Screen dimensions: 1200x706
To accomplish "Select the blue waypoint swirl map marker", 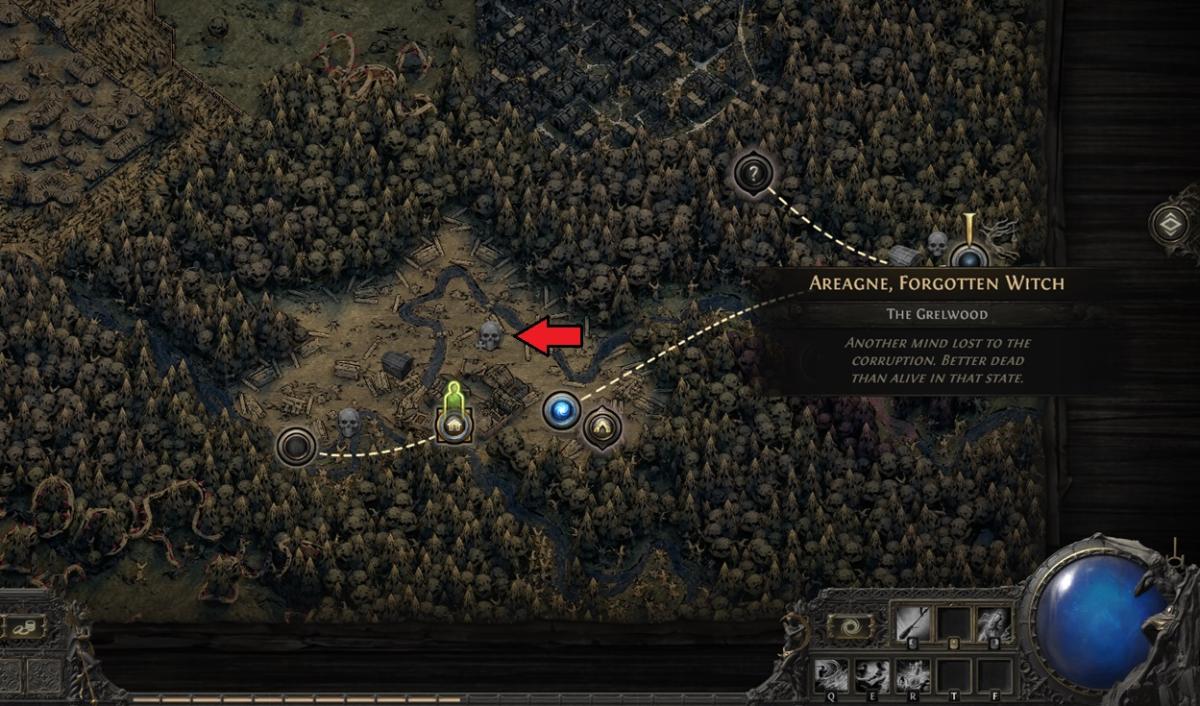I will click(561, 411).
